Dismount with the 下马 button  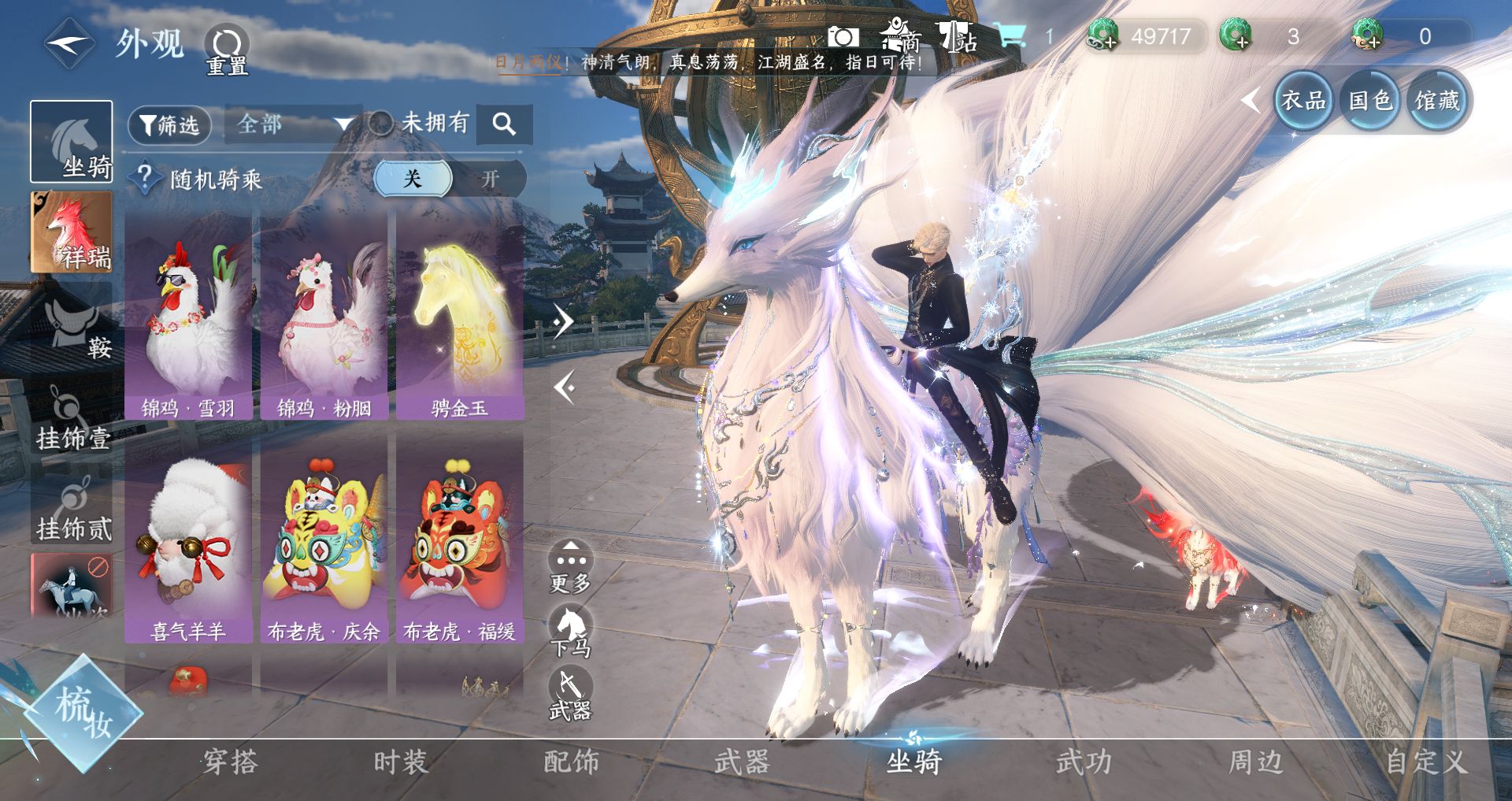pyautogui.click(x=571, y=630)
